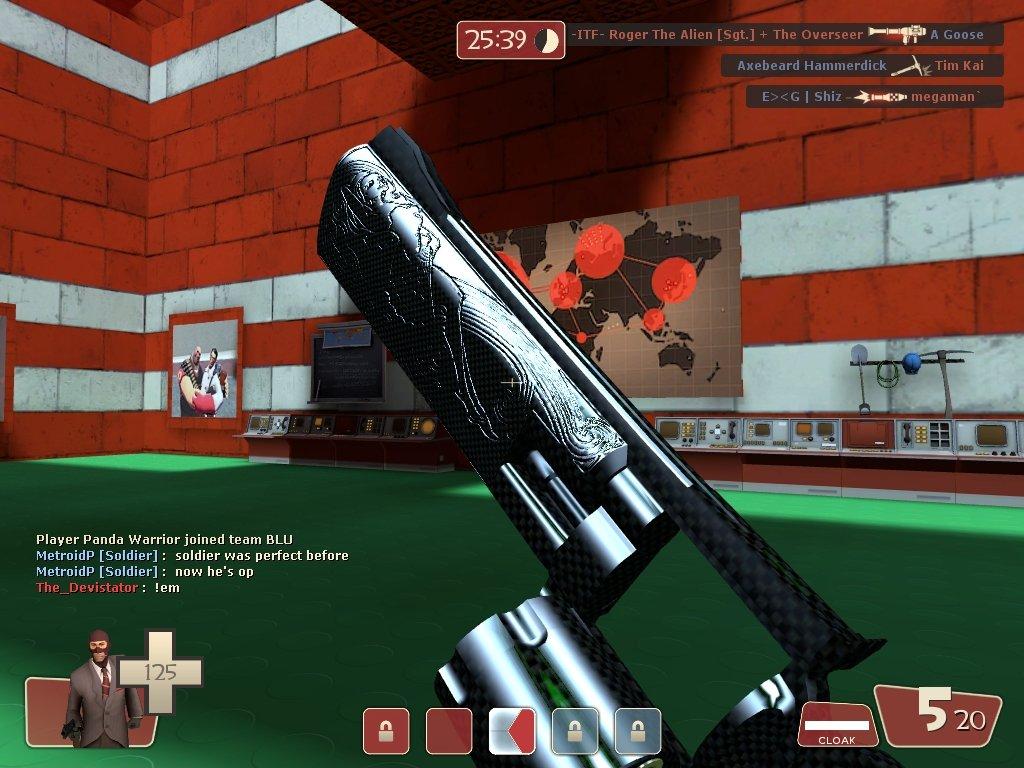Viewport: 1024px width, 768px height.
Task: Select the contested half-red control point icon
Action: tap(512, 731)
